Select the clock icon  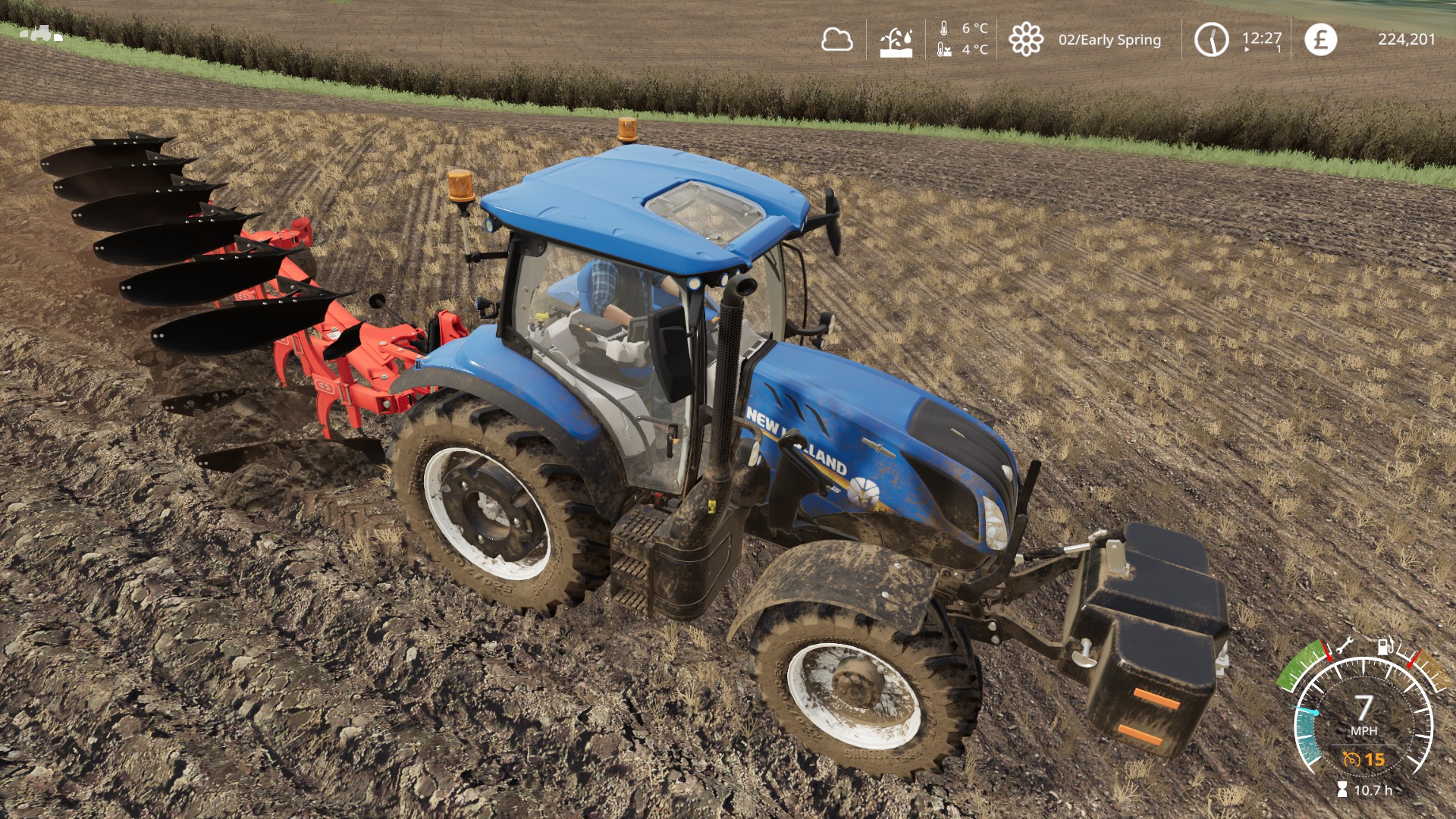click(x=1211, y=39)
